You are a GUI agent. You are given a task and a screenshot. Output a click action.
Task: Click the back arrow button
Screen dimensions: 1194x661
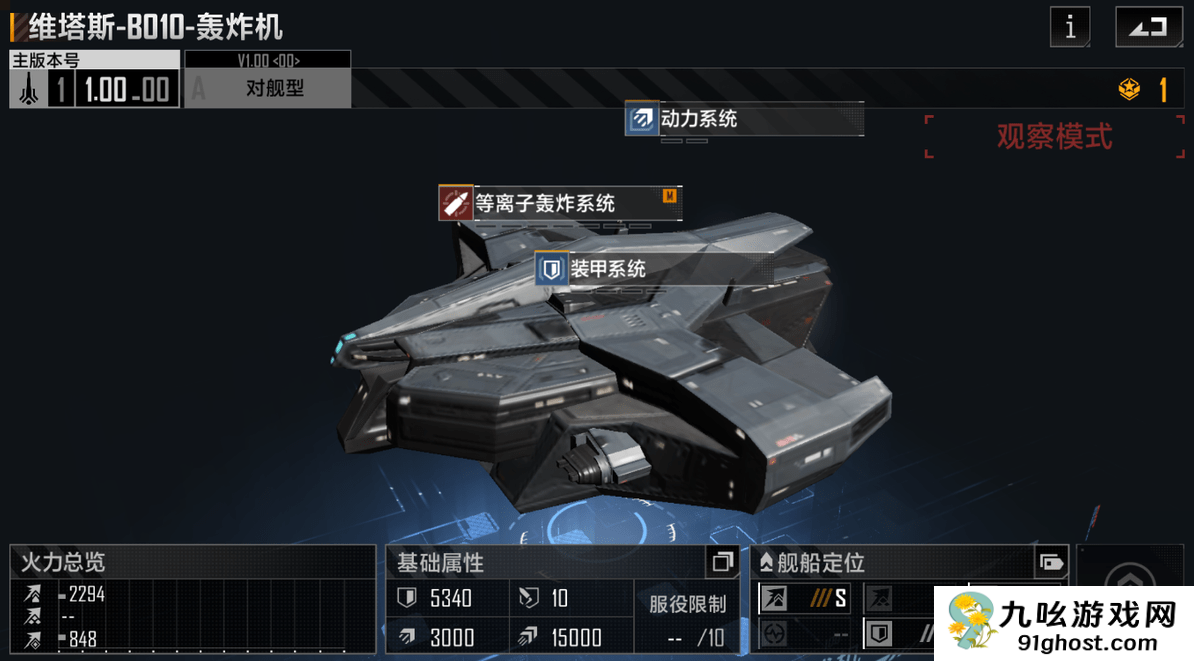(x=1148, y=27)
